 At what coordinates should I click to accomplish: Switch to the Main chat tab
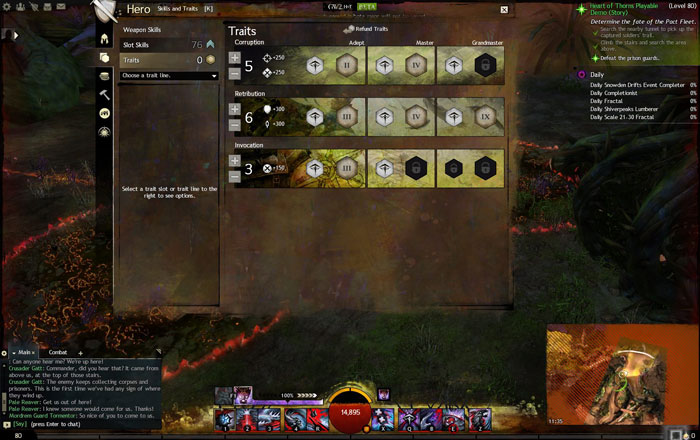27,352
